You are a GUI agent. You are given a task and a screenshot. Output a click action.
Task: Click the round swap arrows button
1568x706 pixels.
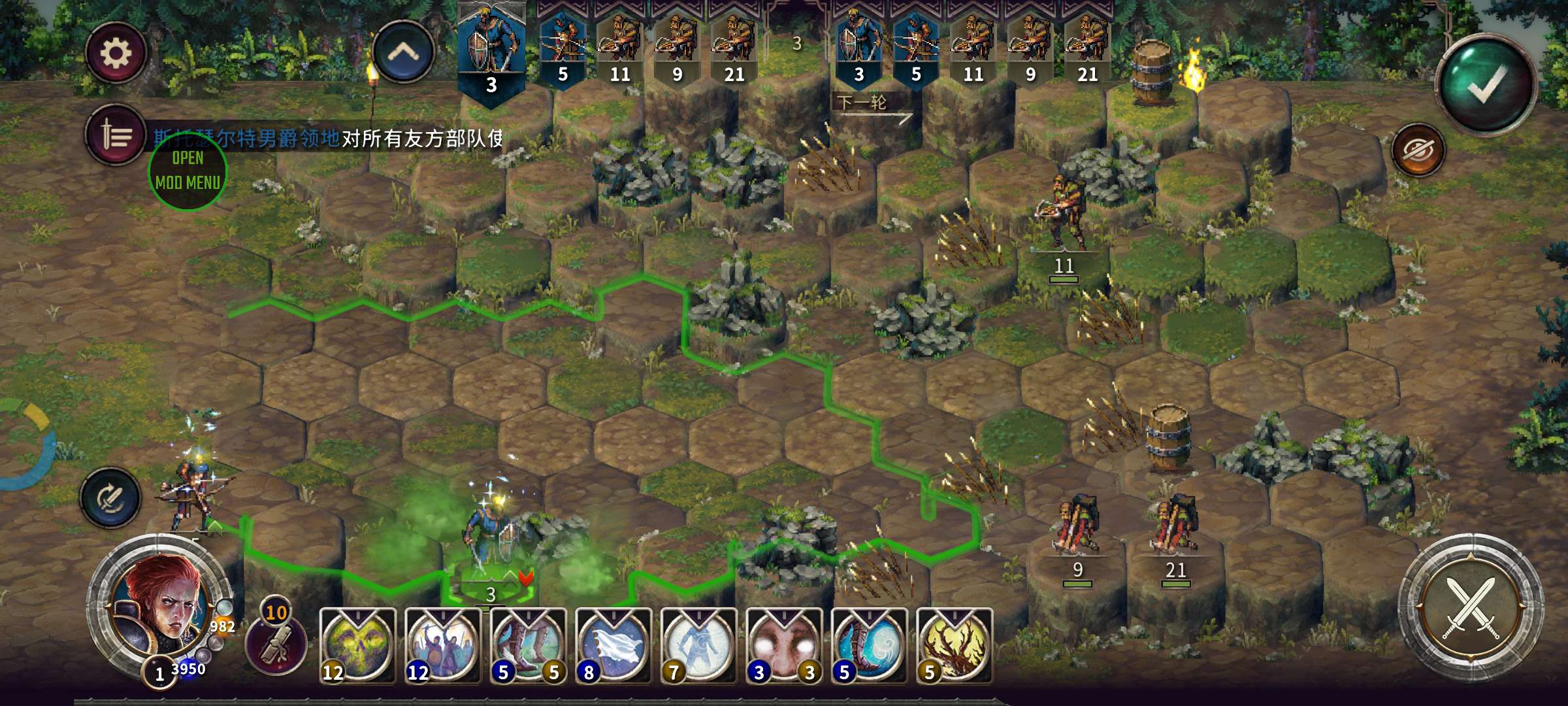tap(110, 498)
